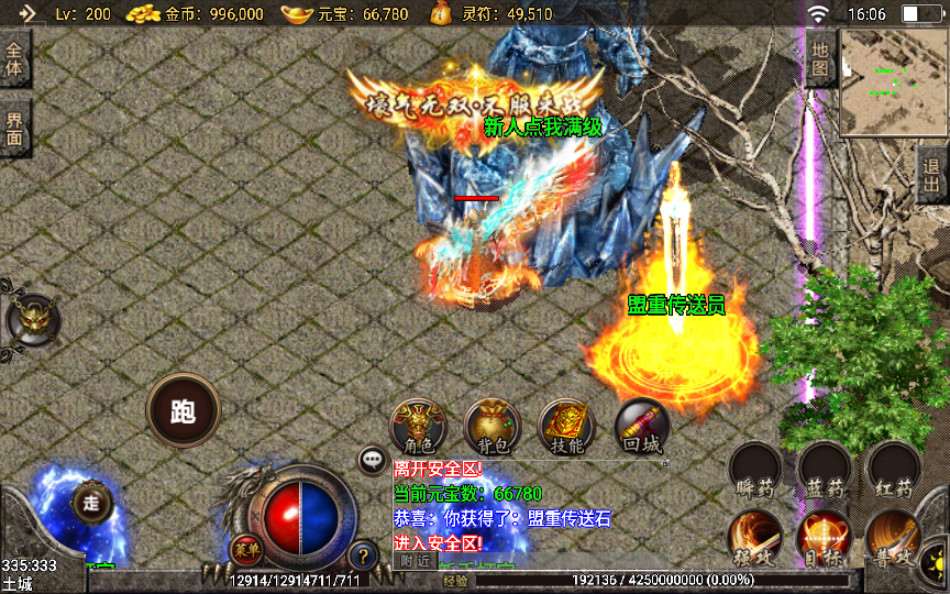
Task: Use the 瞬药 instant potion slot
Action: click(x=755, y=470)
